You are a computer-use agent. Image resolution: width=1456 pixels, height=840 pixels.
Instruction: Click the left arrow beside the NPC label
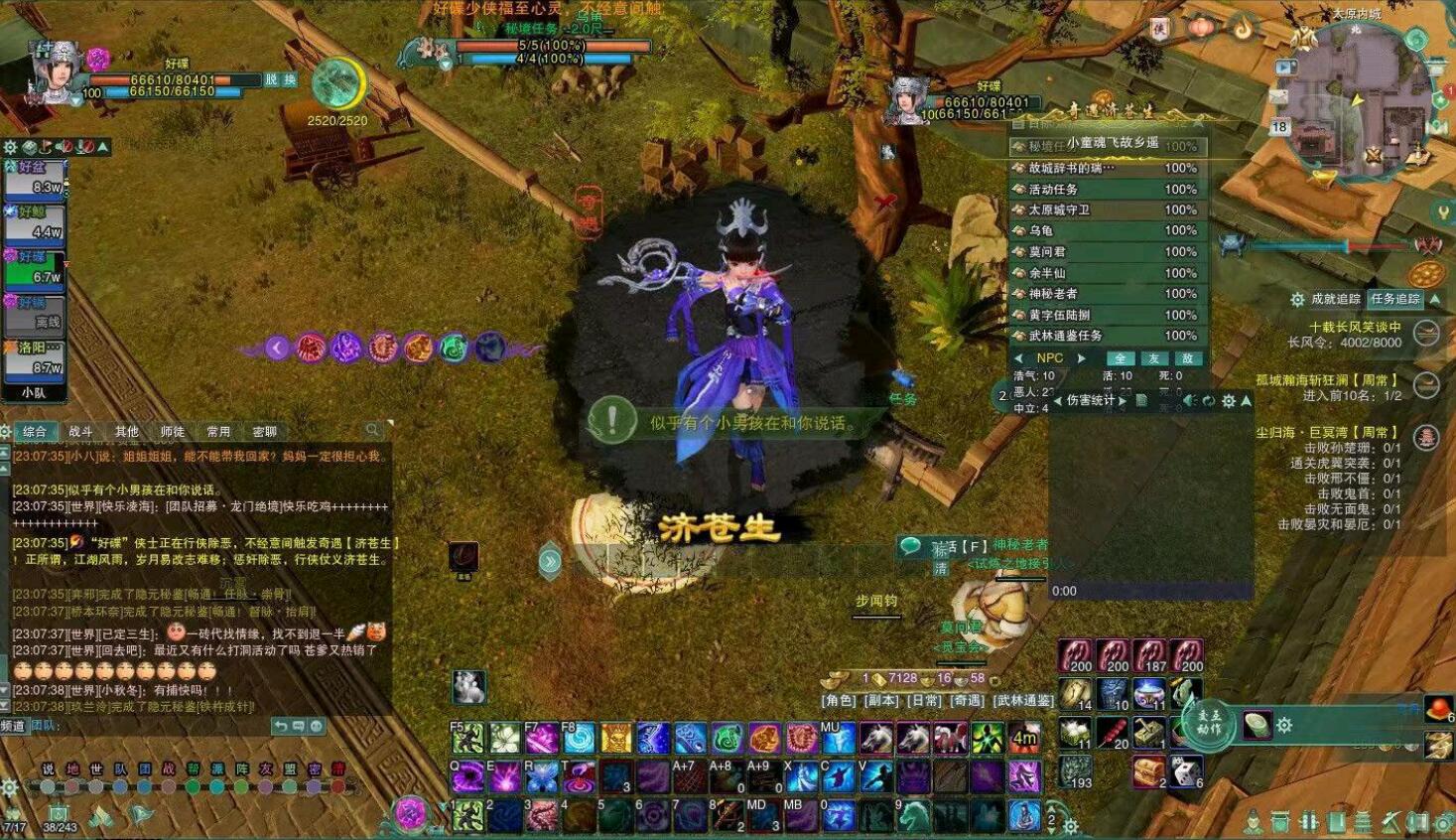(1018, 357)
